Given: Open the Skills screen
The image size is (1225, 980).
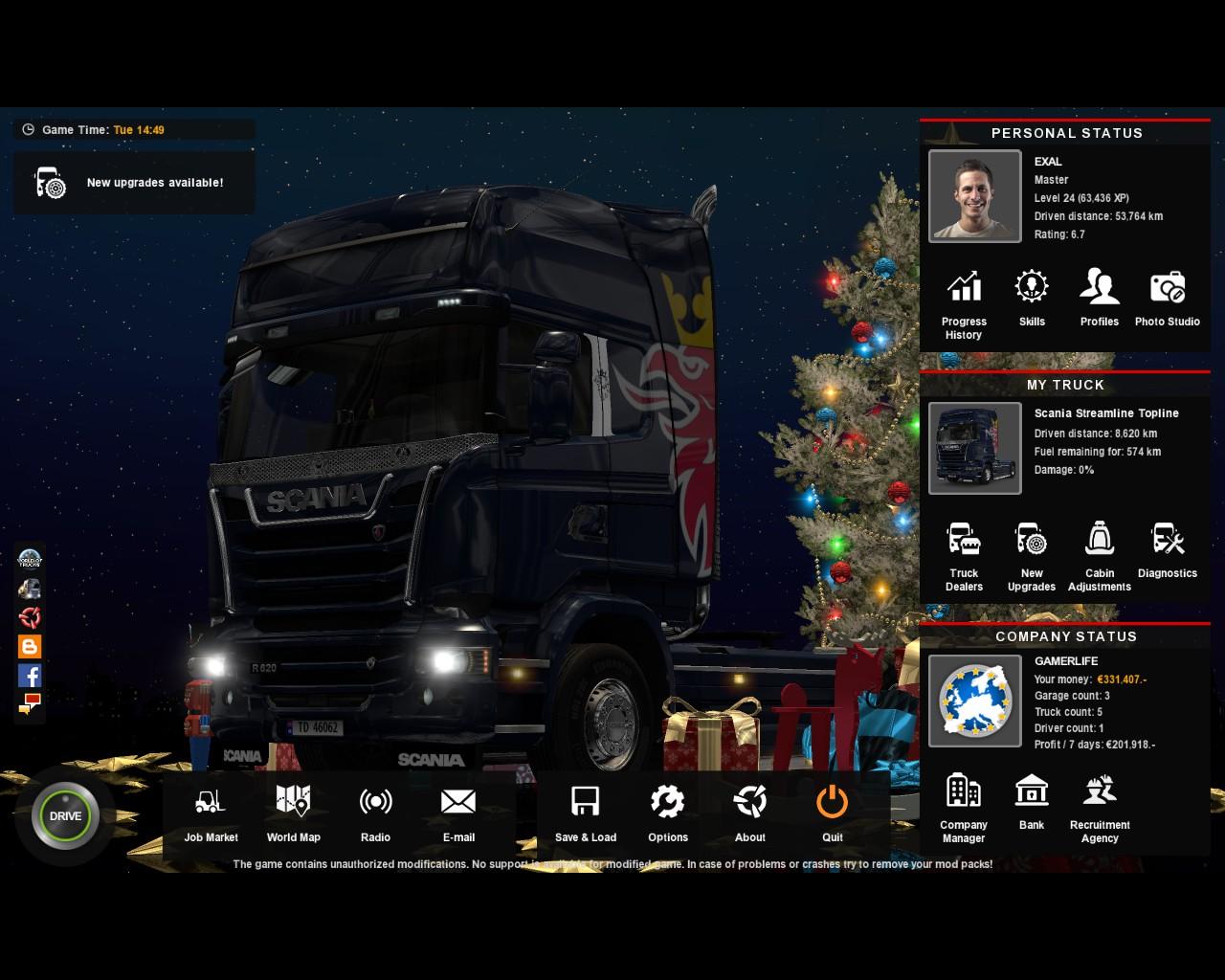Looking at the screenshot, I should [x=1032, y=297].
